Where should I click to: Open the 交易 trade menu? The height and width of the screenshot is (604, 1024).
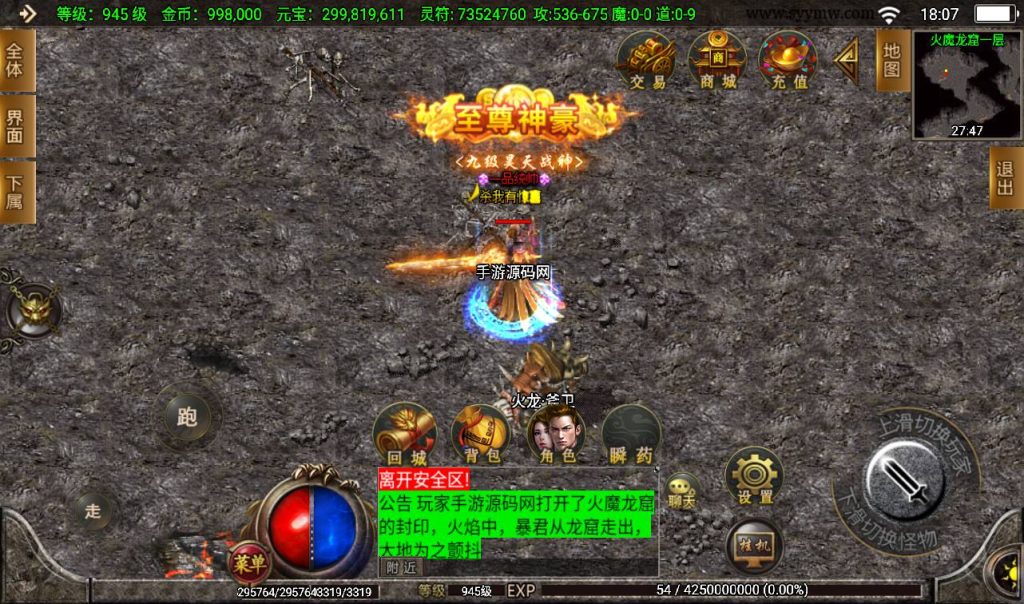click(647, 60)
